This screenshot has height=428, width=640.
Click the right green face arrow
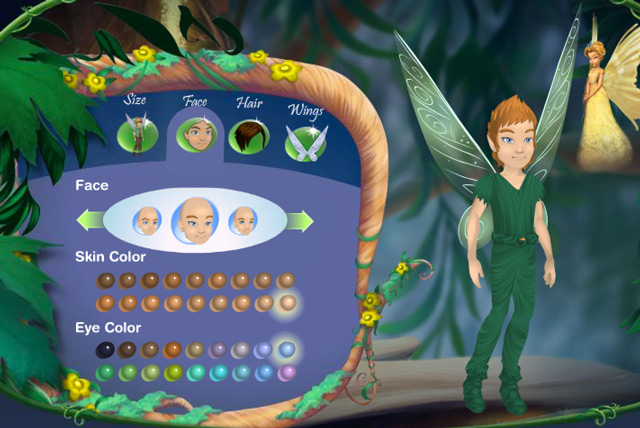pos(297,219)
